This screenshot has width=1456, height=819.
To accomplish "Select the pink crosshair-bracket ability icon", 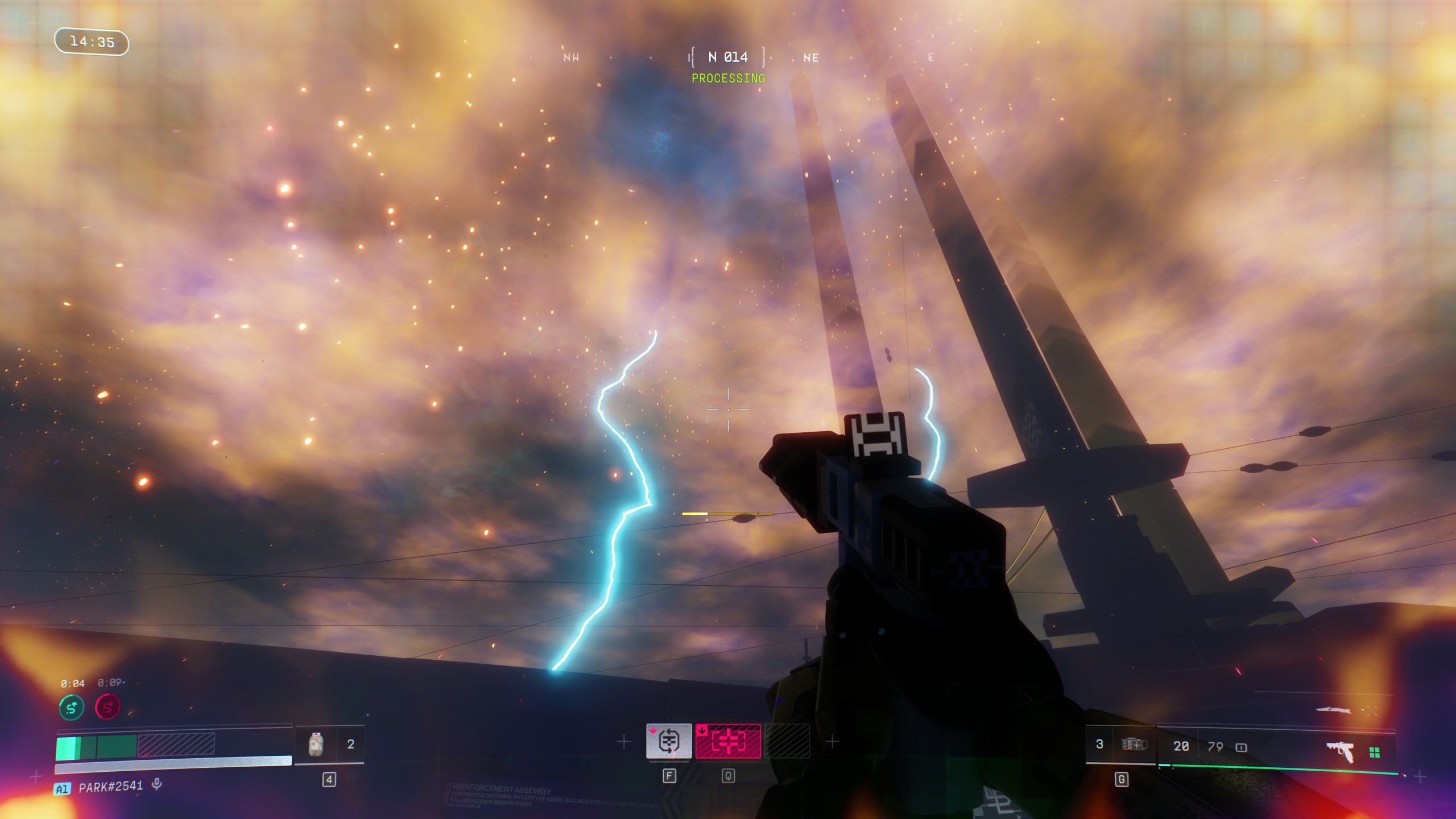I will tap(728, 741).
